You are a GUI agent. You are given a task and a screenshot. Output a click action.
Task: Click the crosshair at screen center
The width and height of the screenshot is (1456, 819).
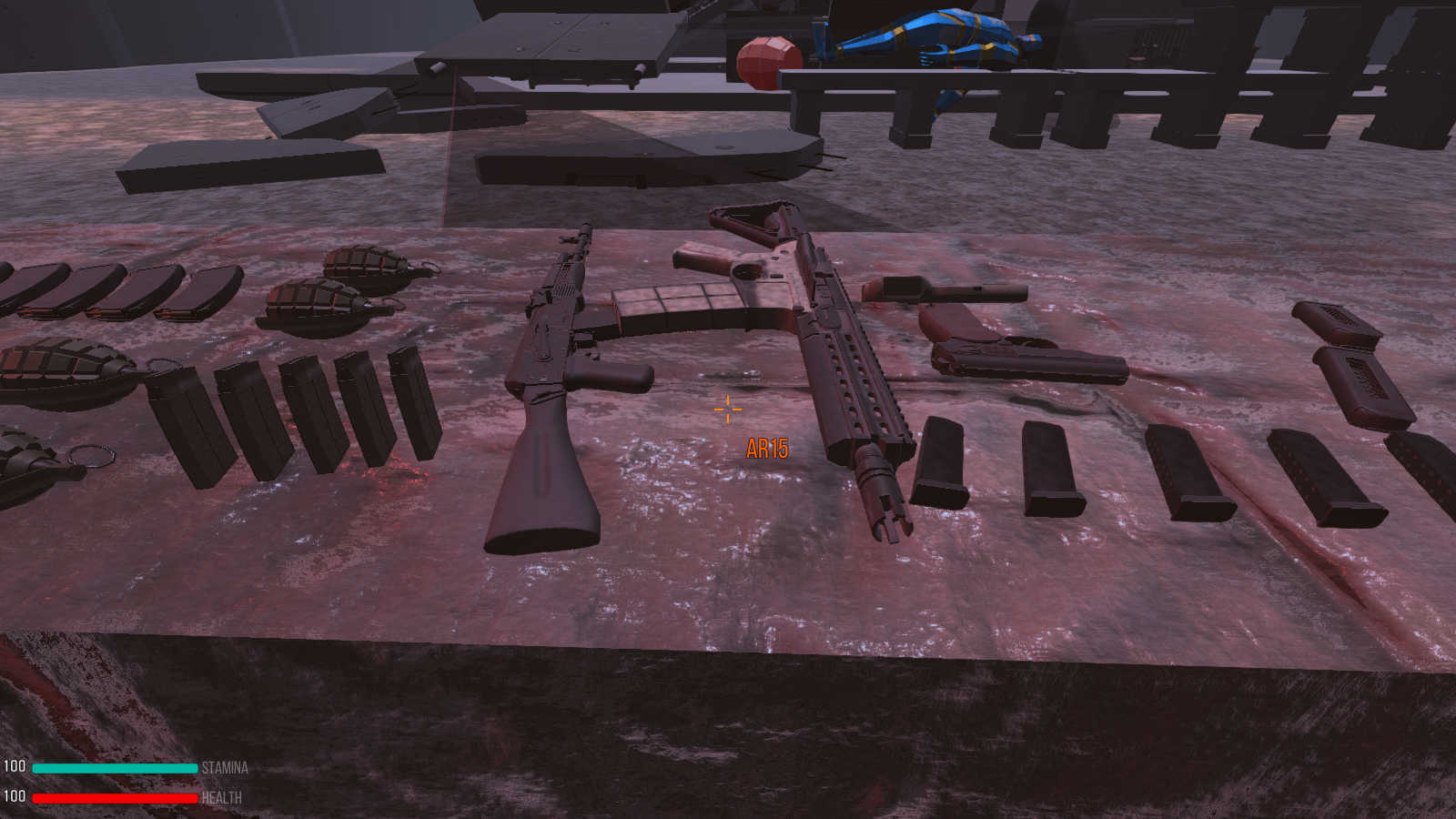click(x=728, y=410)
